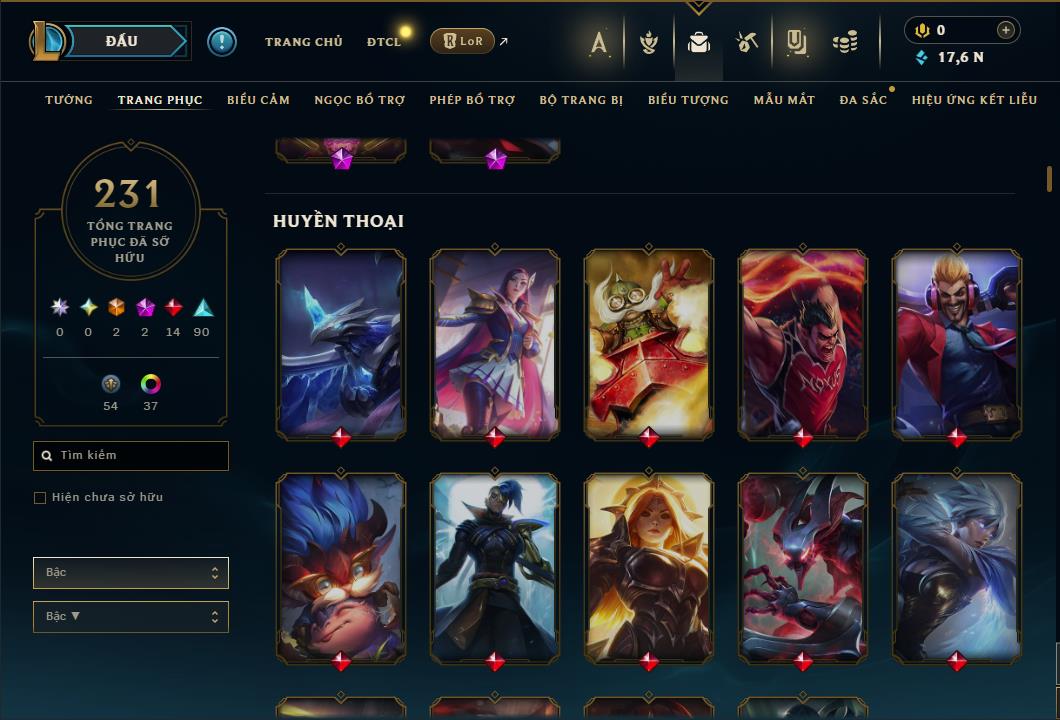Click the plus button to buy RP
This screenshot has width=1060, height=720.
click(x=1006, y=30)
